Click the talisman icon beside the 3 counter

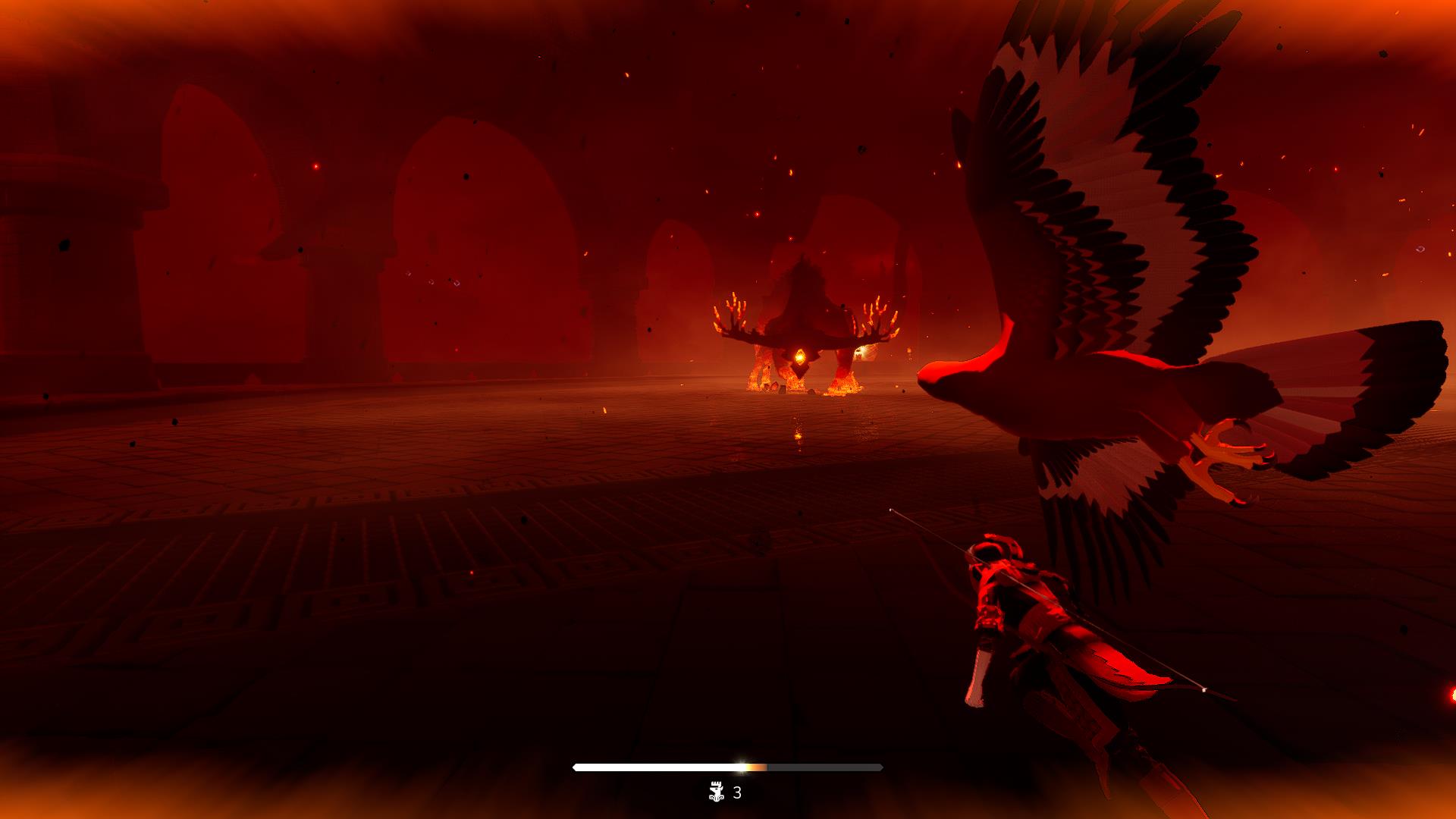(x=715, y=792)
